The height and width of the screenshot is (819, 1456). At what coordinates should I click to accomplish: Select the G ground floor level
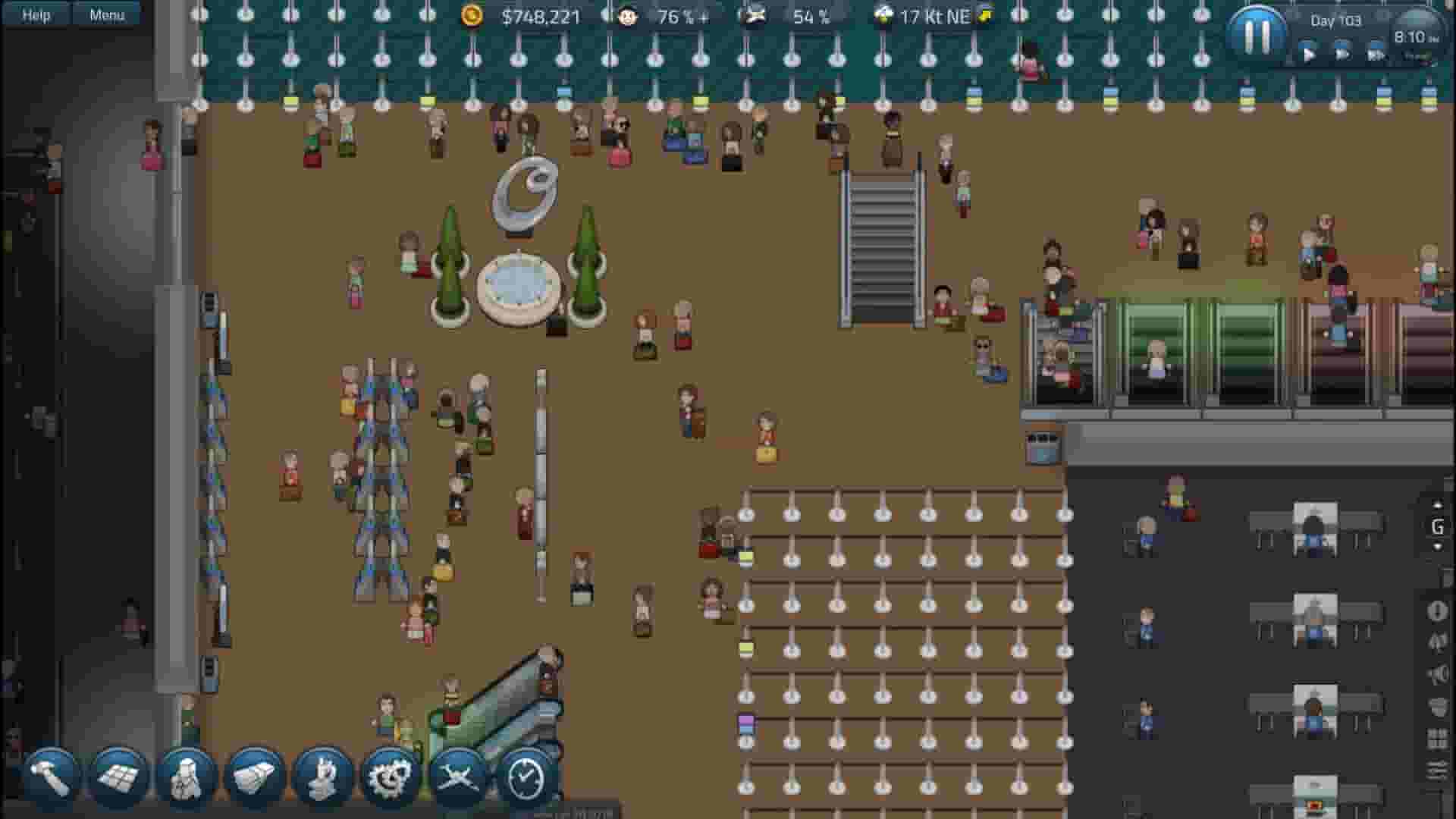tap(1438, 526)
